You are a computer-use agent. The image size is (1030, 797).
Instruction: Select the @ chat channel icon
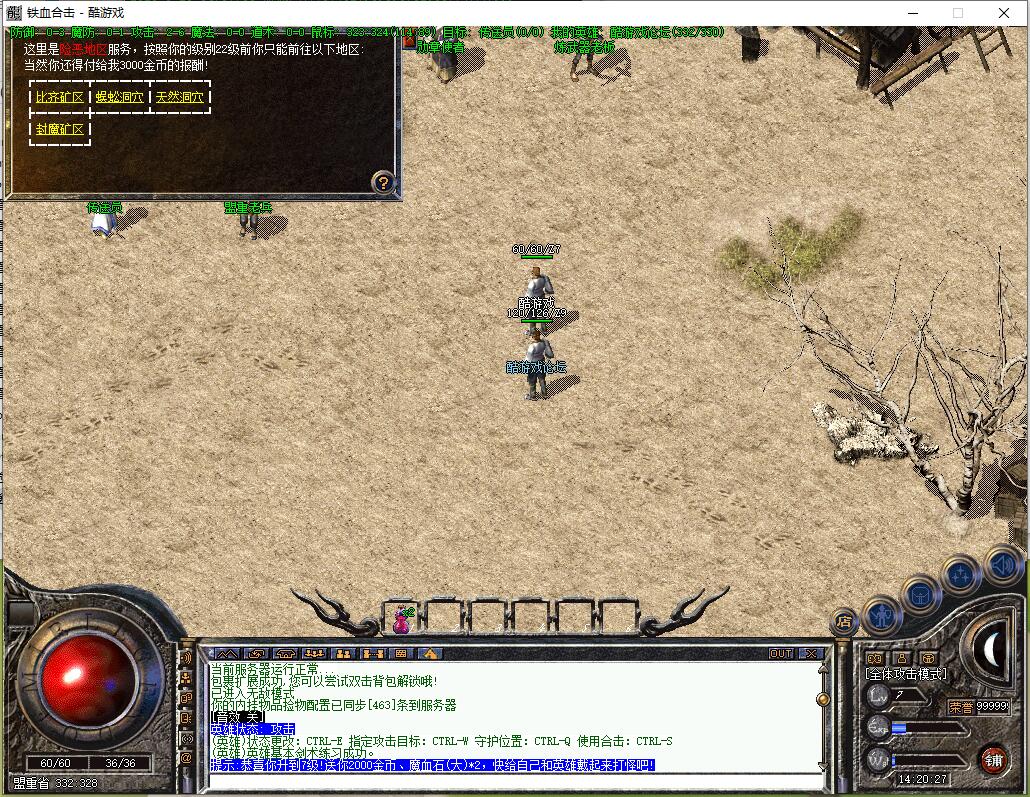(x=186, y=758)
